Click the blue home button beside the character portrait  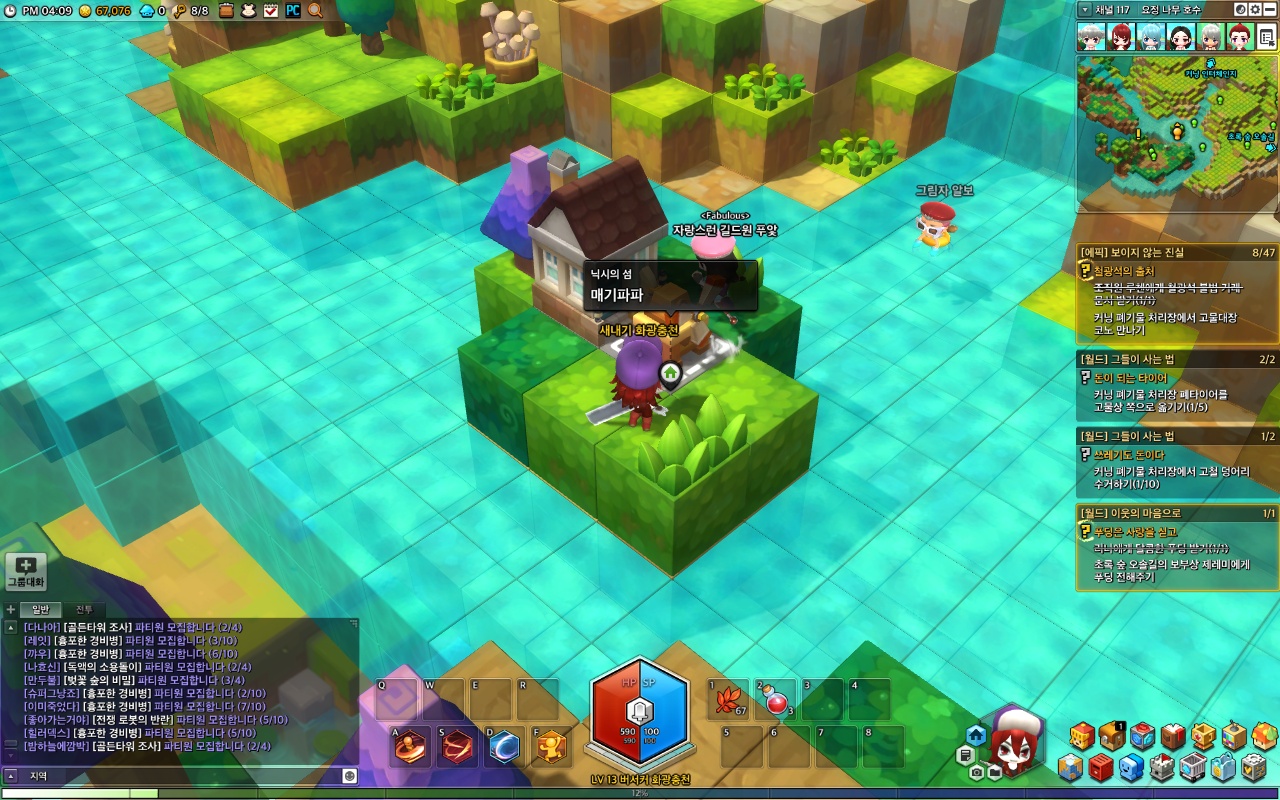tap(976, 735)
